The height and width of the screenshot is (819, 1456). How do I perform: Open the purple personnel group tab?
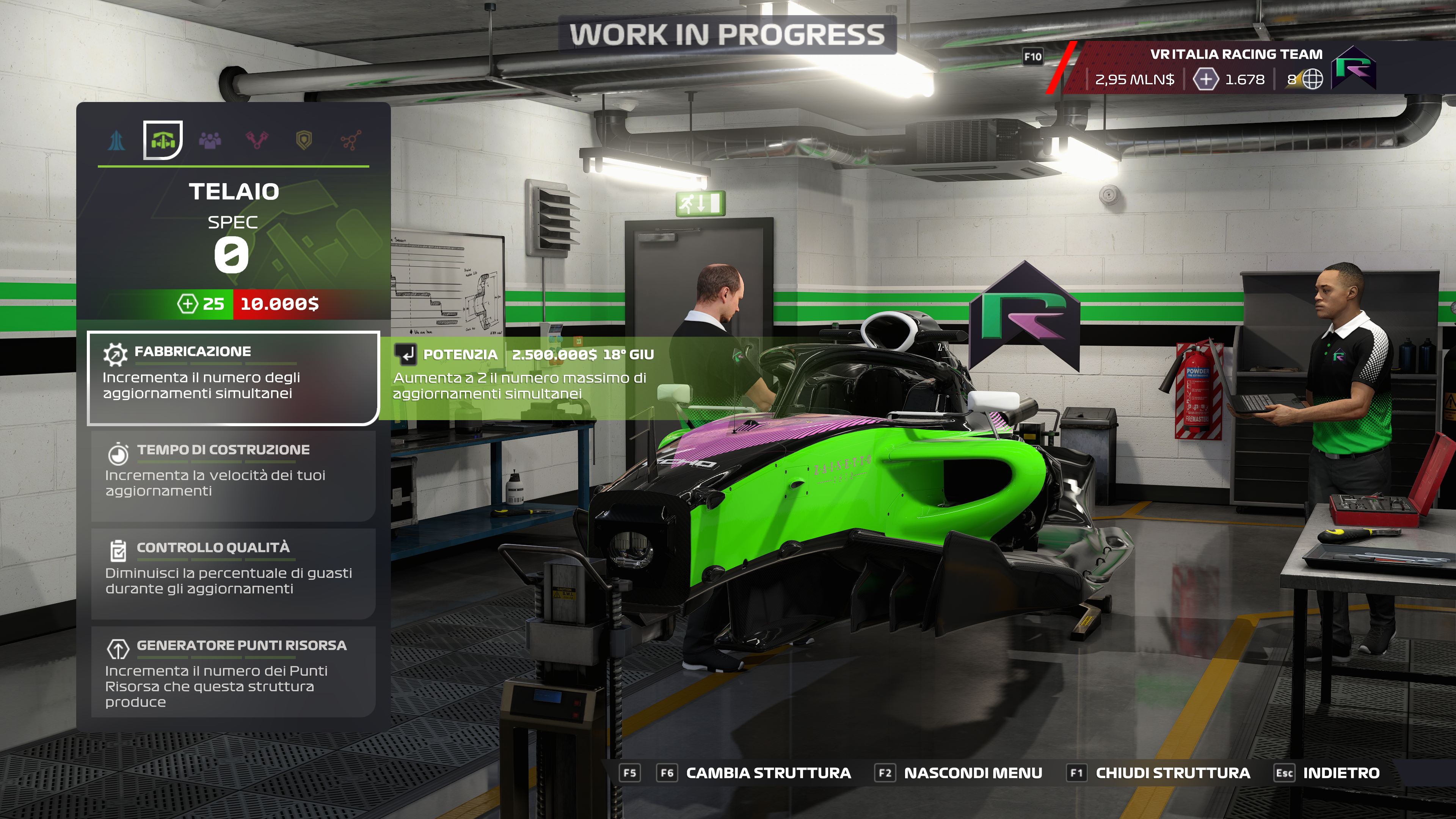click(210, 140)
